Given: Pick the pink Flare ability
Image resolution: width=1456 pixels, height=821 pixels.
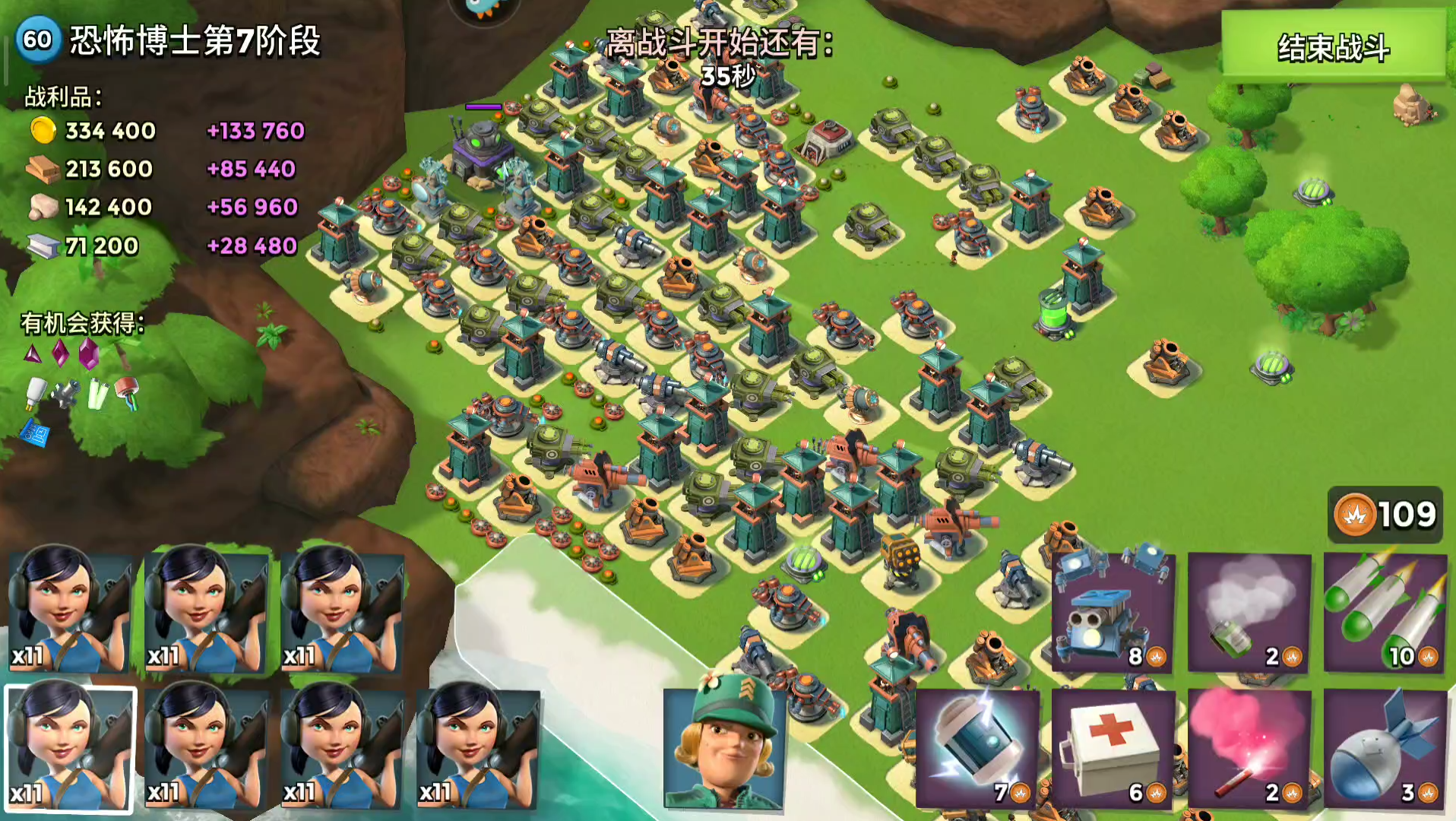Looking at the screenshot, I should tap(1249, 749).
